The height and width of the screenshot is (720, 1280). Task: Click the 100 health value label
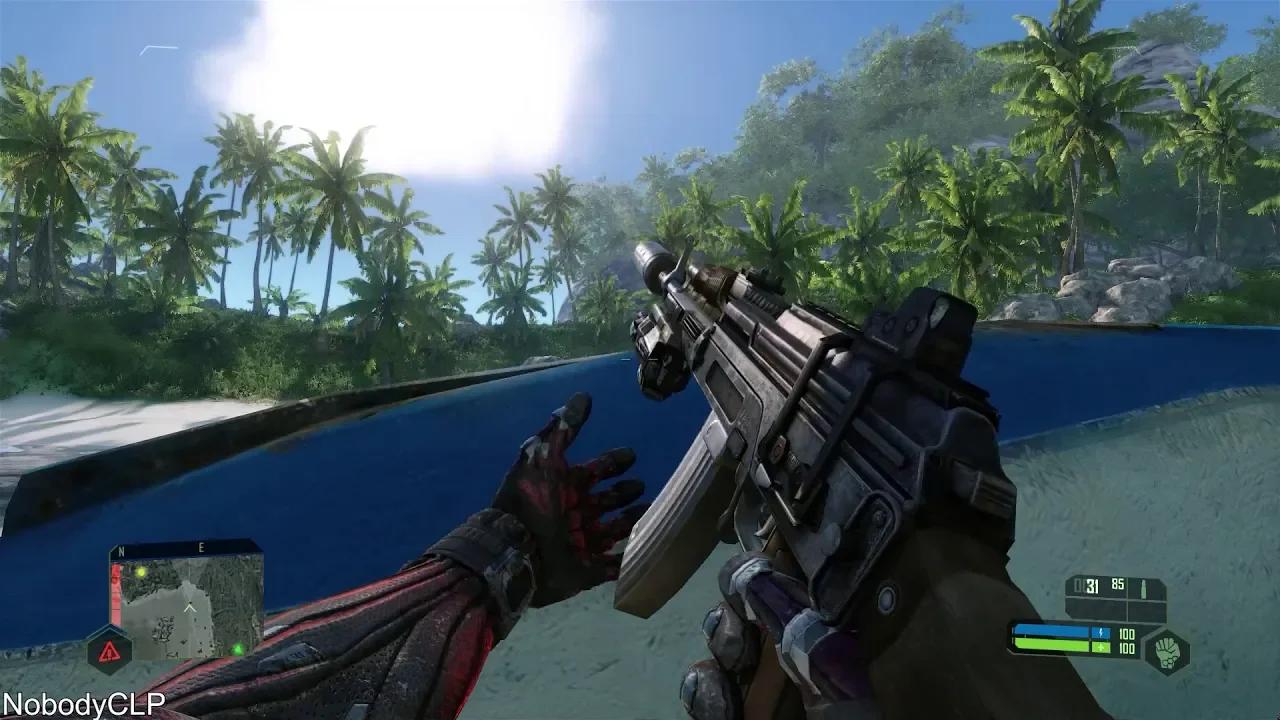pyautogui.click(x=1127, y=649)
